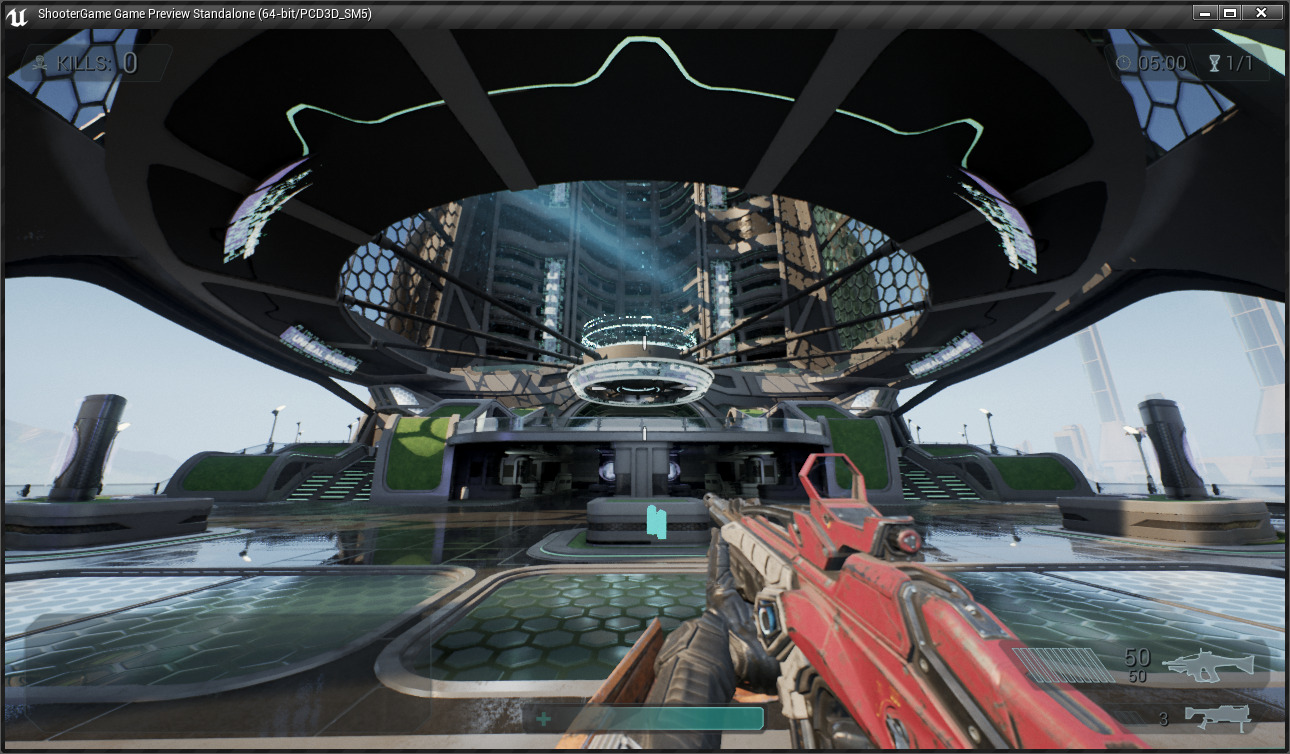Image resolution: width=1290 pixels, height=754 pixels.
Task: Click the green plus icon on the health bar
Action: click(543, 718)
